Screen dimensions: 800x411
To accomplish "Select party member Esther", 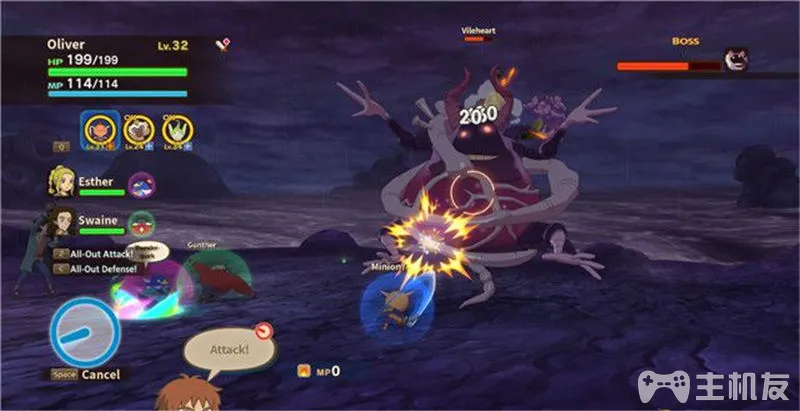I will (61, 182).
